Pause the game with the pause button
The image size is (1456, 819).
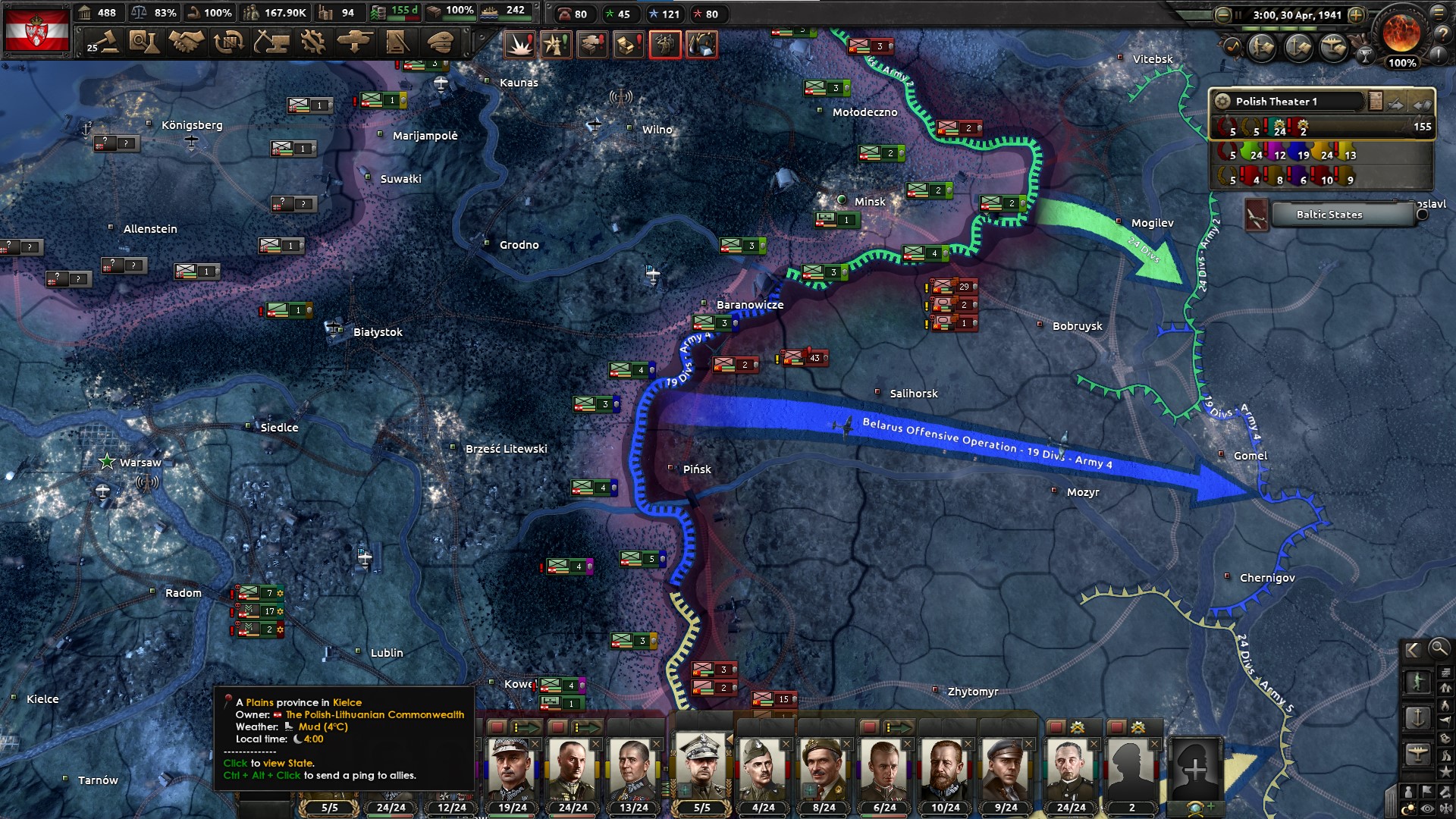point(1238,14)
